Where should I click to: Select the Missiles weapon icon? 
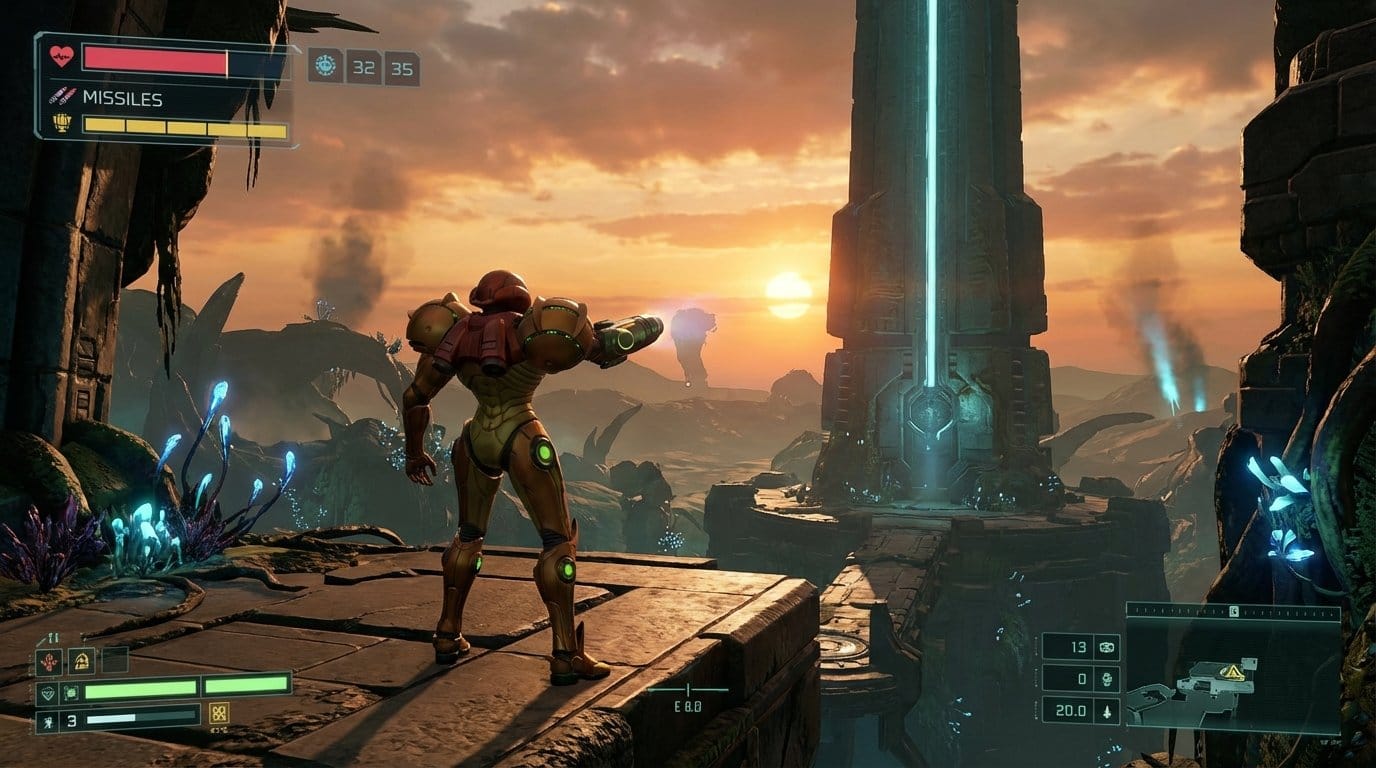[62, 97]
